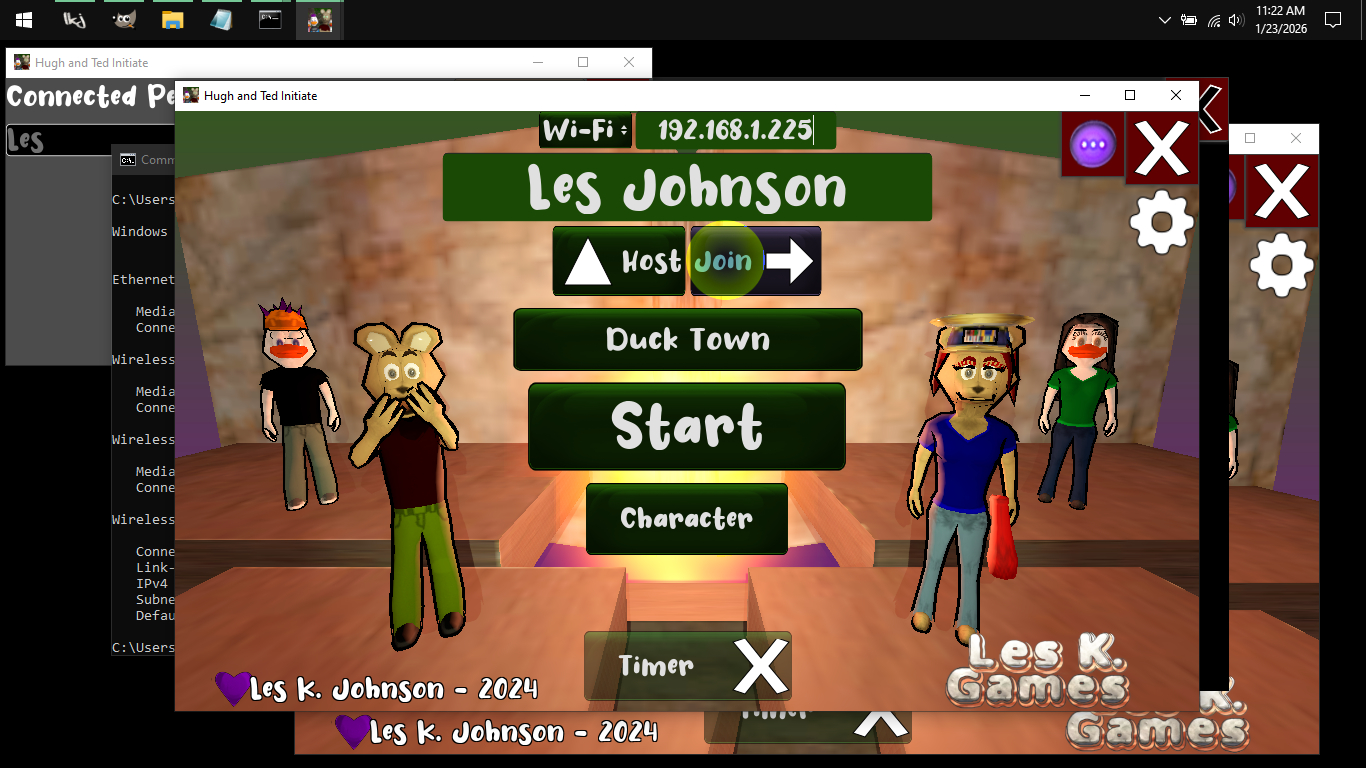Edit the IP address field
Viewport: 1366px width, 768px height.
point(735,130)
